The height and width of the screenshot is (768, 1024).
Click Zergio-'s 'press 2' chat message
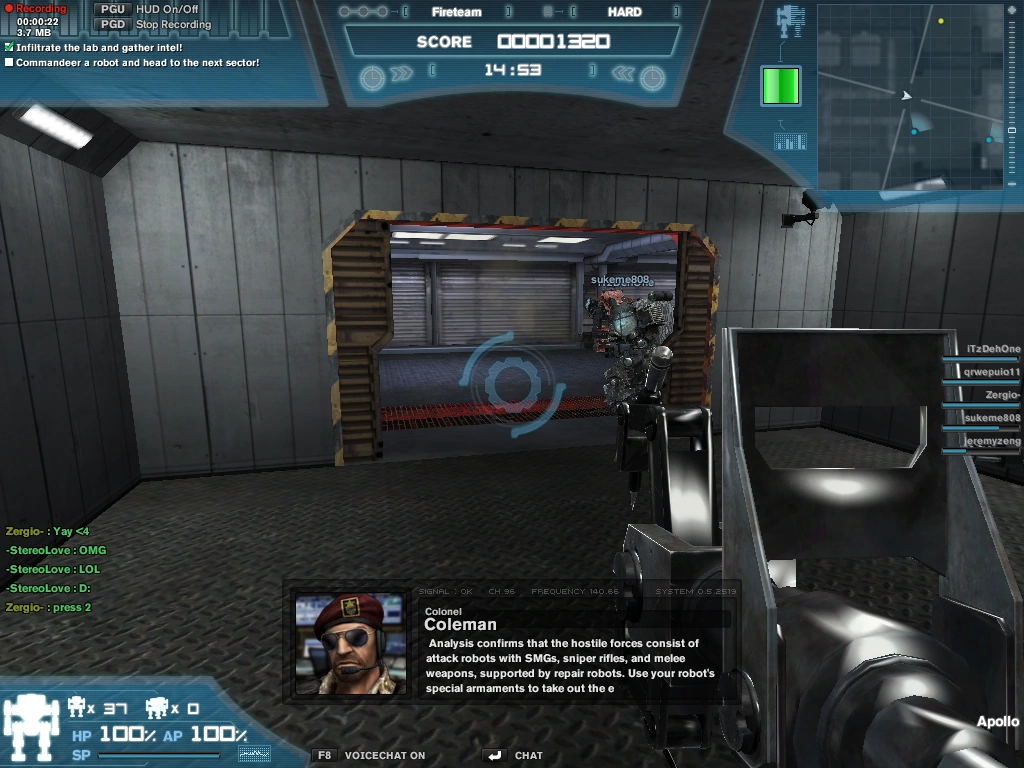click(x=48, y=607)
